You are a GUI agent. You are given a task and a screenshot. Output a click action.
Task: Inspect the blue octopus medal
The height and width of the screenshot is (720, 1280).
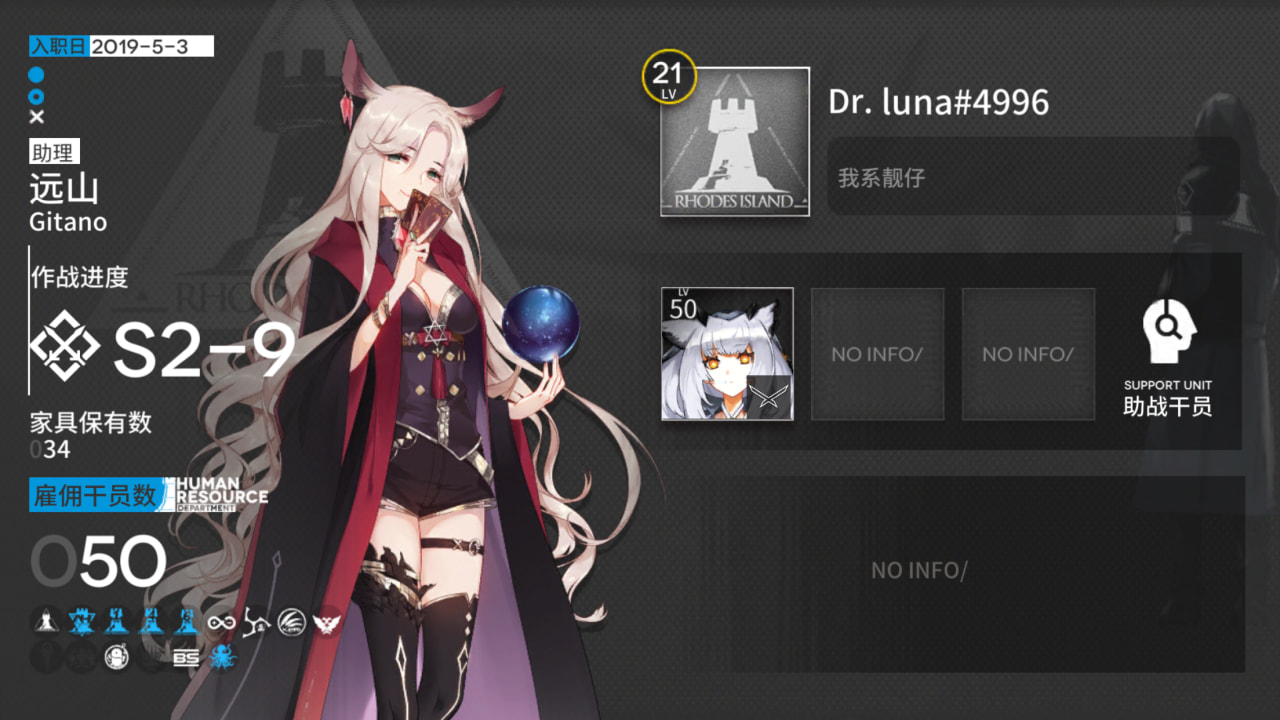pyautogui.click(x=222, y=658)
